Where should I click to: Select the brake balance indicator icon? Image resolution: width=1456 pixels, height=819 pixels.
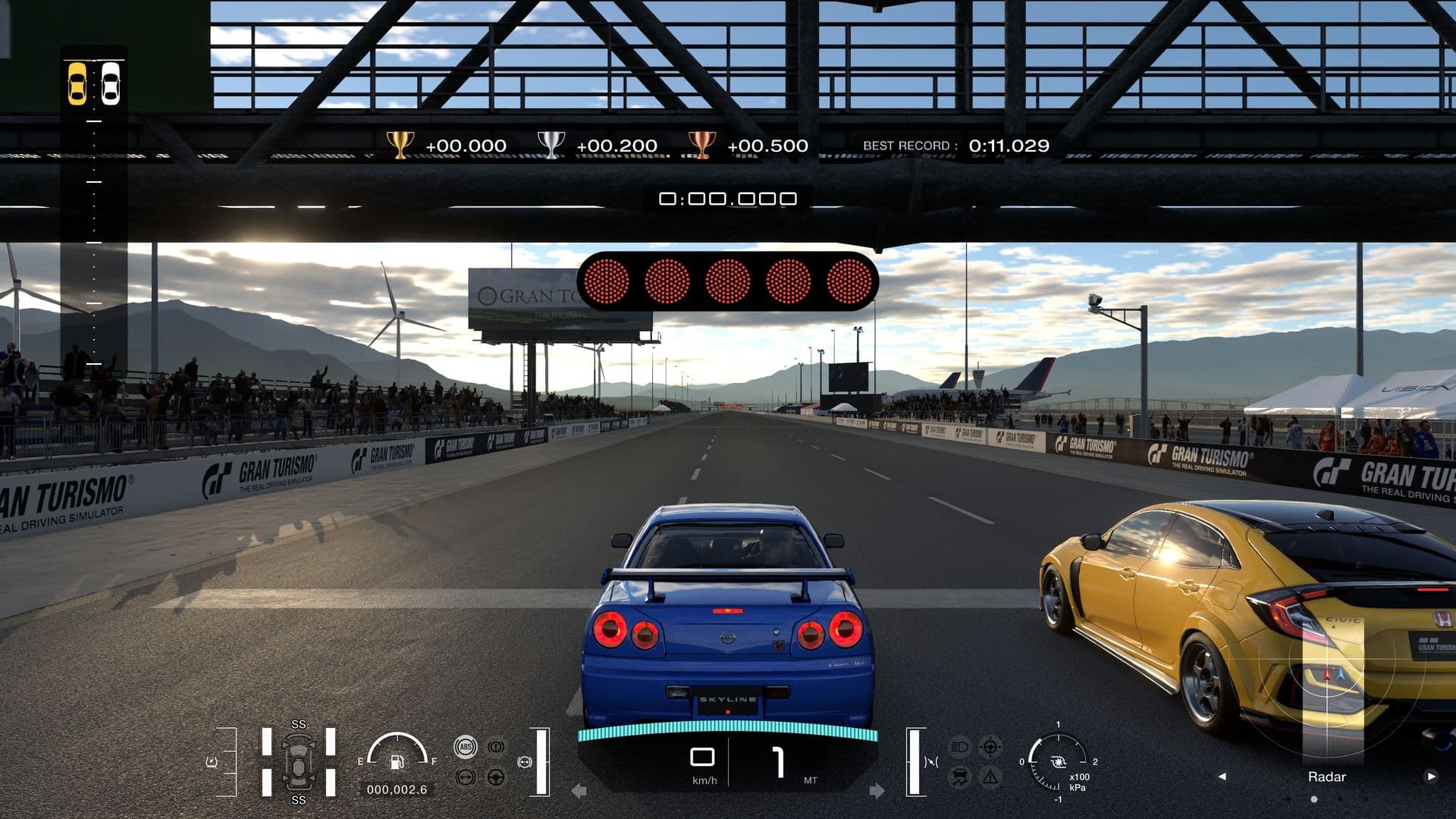pos(465,777)
